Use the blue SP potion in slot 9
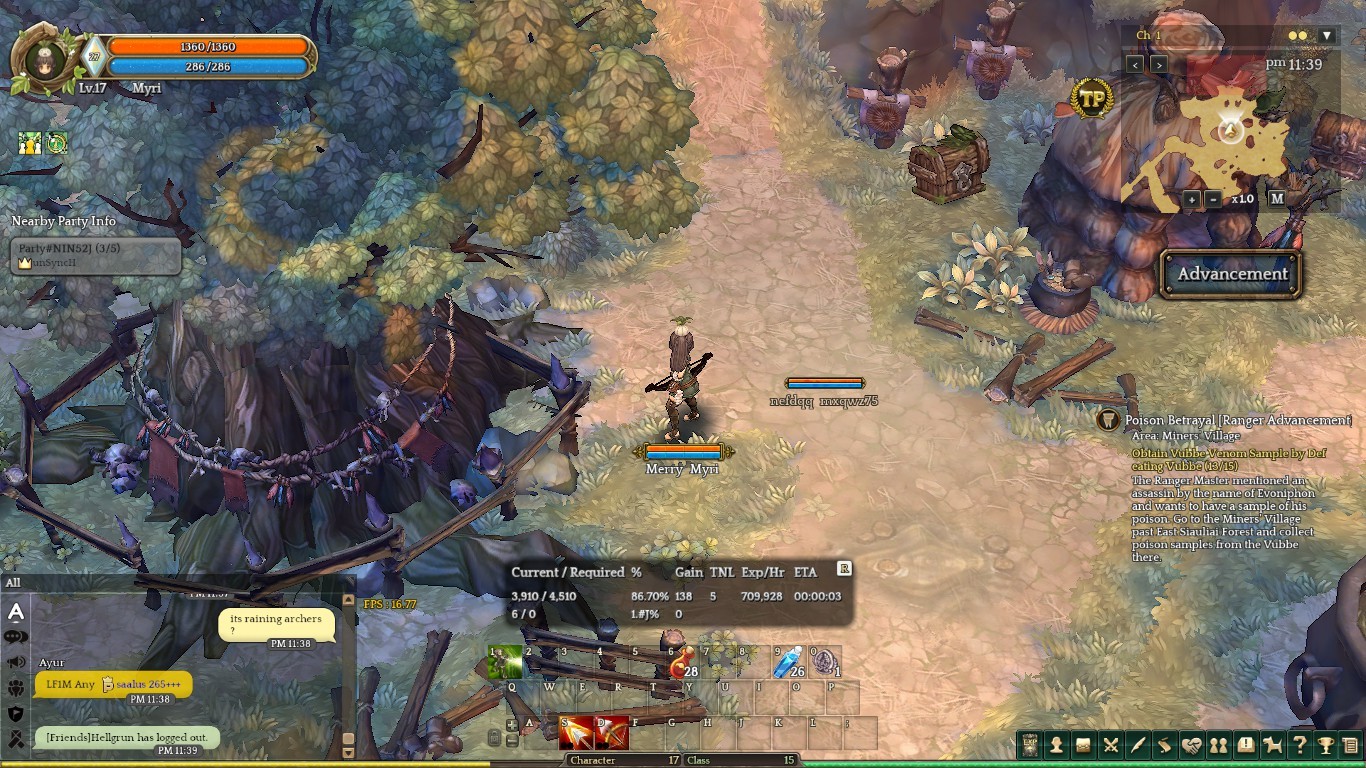This screenshot has height=768, width=1366. (790, 663)
